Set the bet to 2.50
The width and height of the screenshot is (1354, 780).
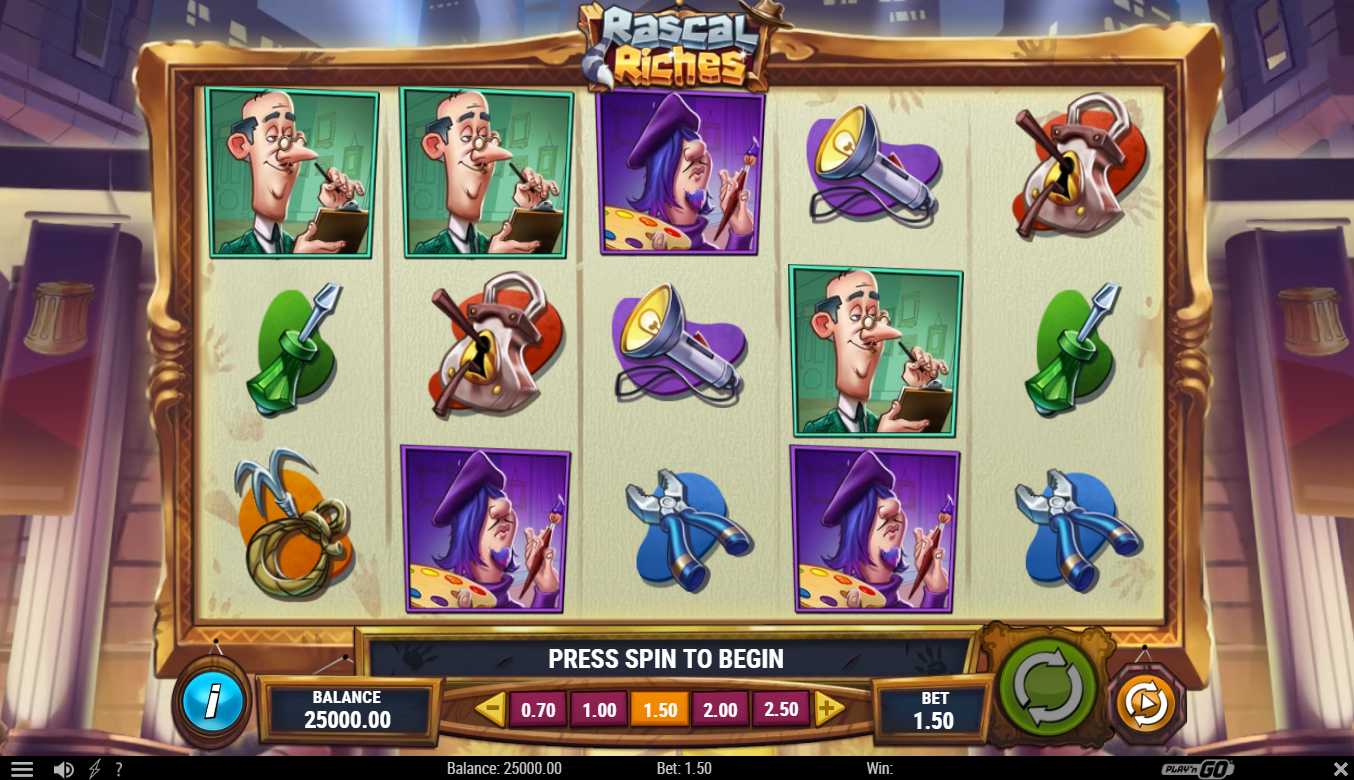coord(781,709)
